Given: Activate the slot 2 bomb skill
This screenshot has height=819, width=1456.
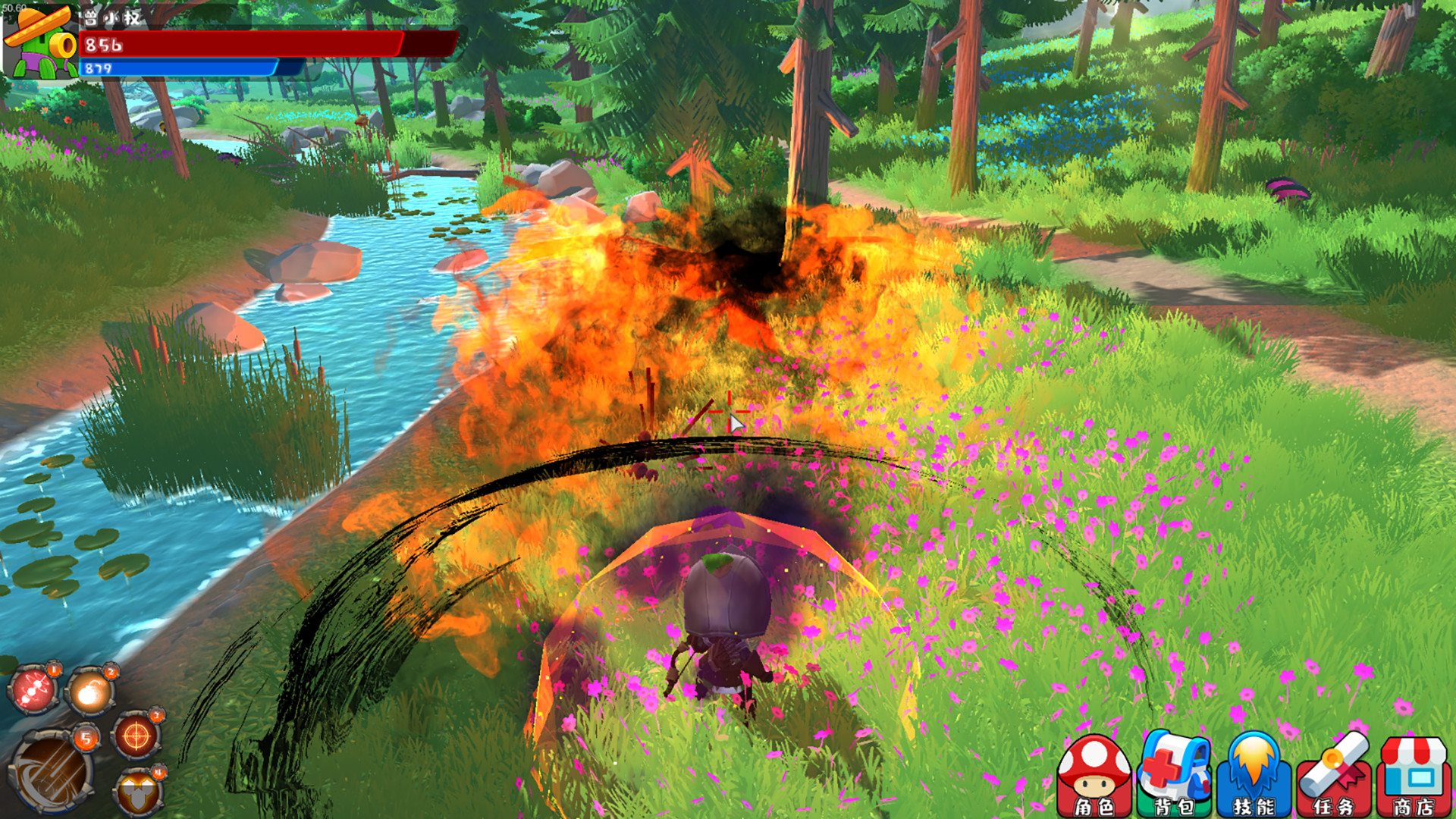Looking at the screenshot, I should 89,692.
